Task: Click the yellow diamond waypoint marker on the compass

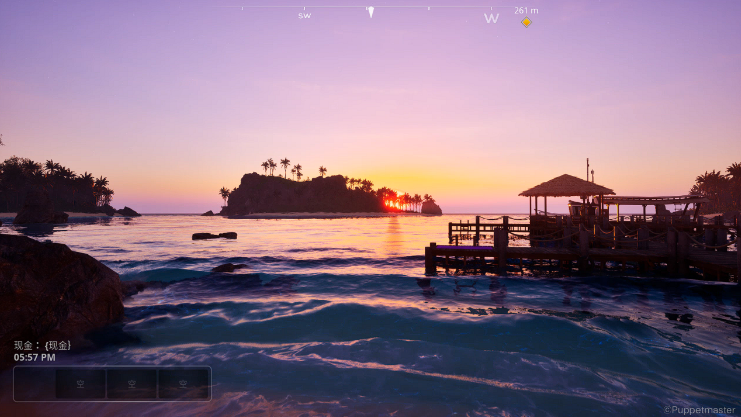Action: tap(526, 22)
